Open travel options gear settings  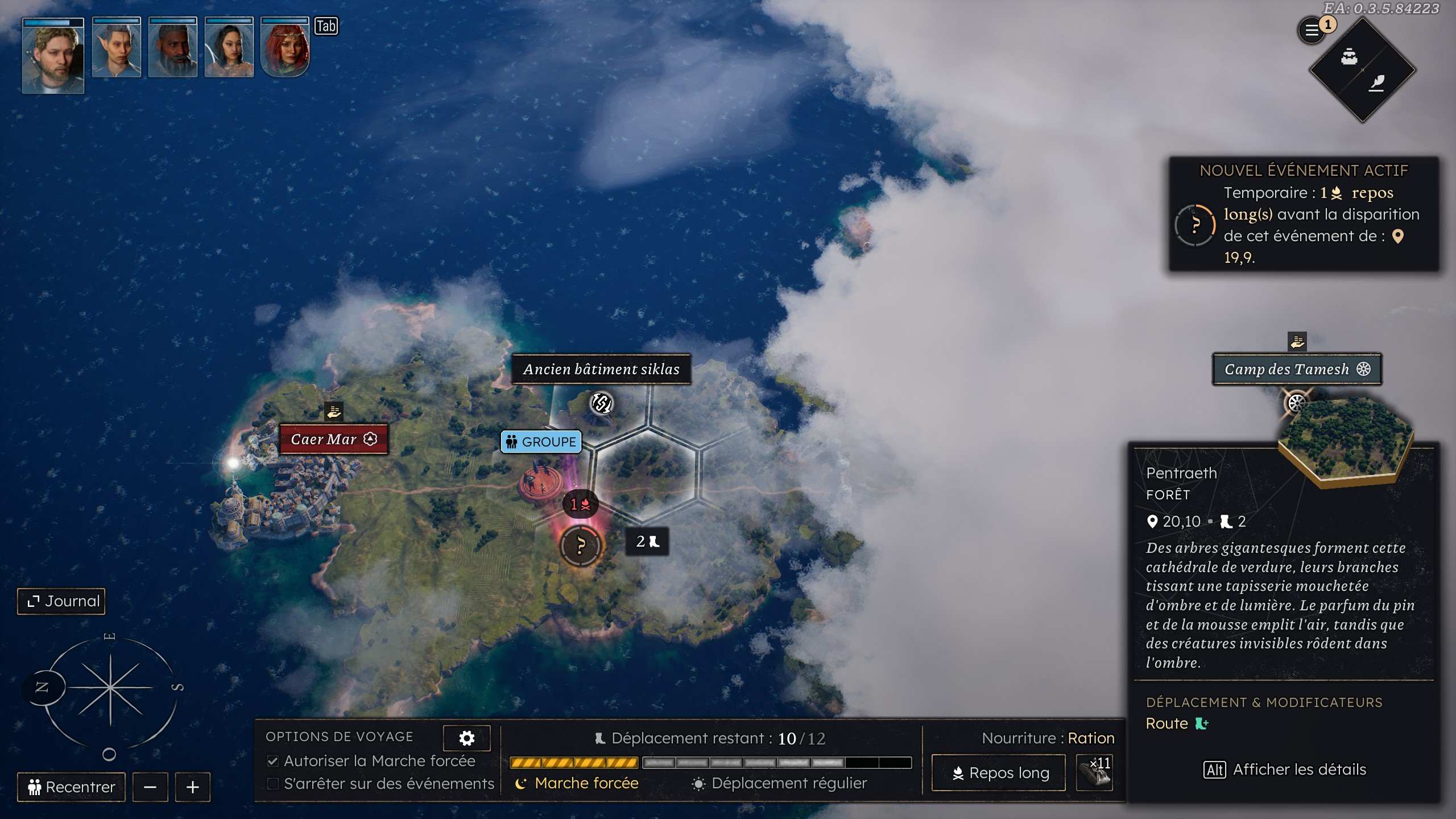(466, 738)
